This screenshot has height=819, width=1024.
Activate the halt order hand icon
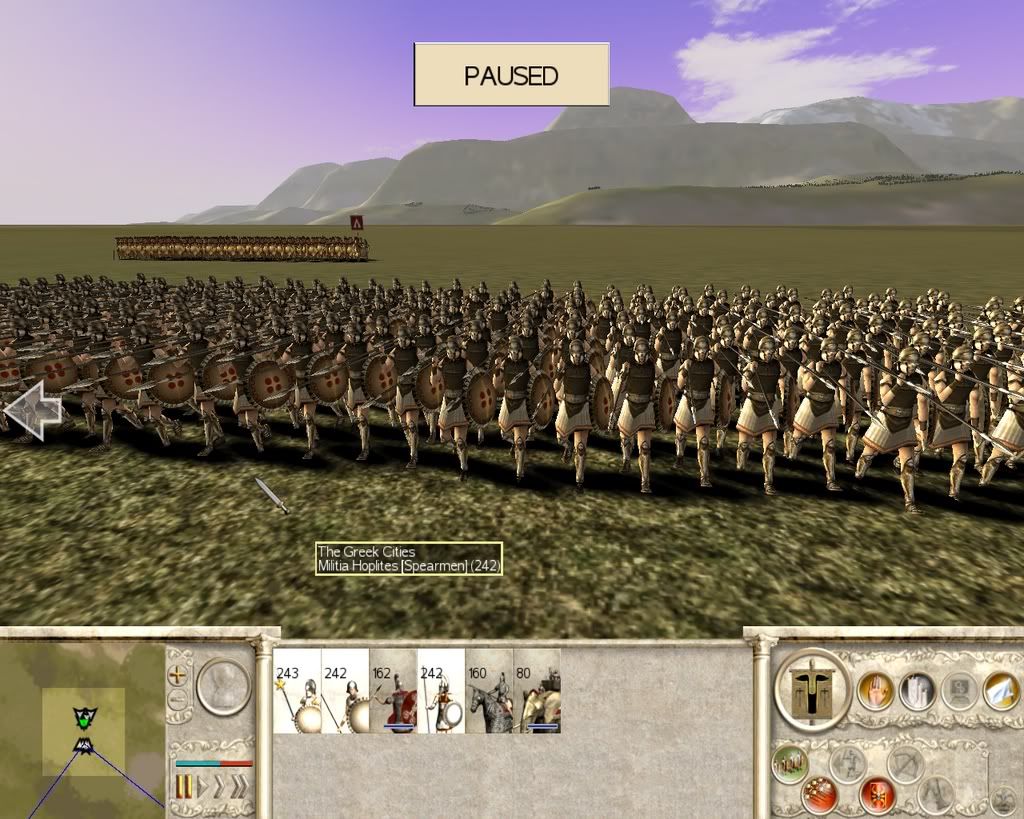[875, 691]
